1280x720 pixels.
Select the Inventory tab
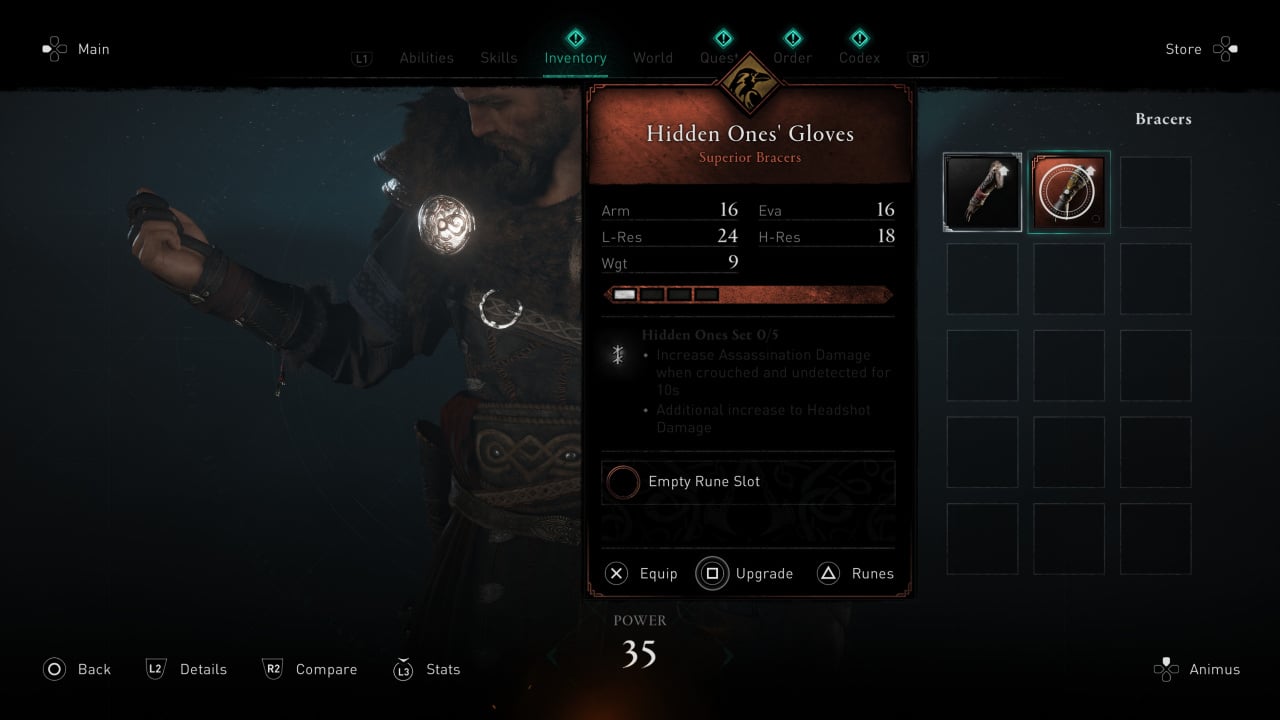click(x=575, y=58)
